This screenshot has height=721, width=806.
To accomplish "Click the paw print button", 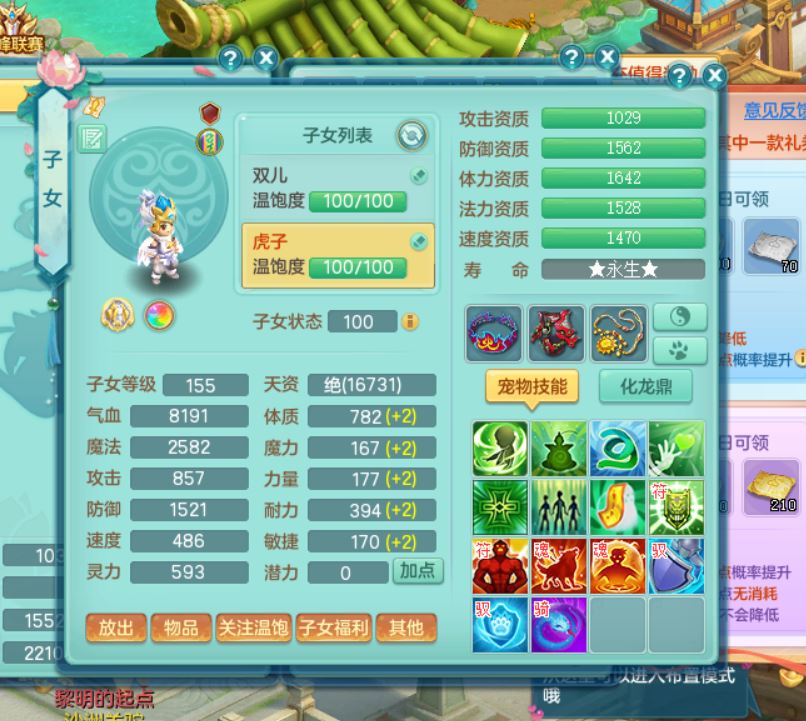I will click(x=680, y=350).
